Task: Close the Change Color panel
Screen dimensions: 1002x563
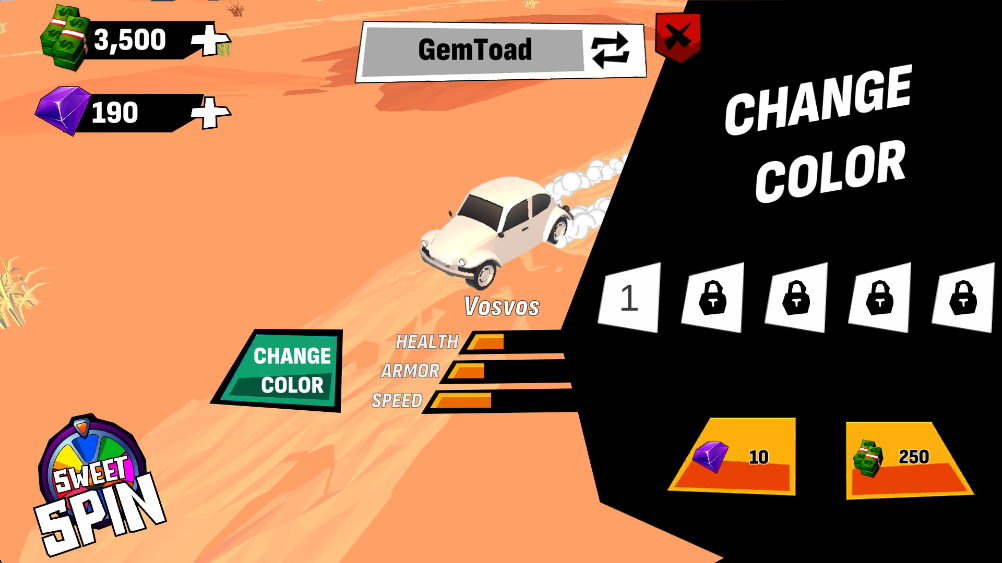Action: pyautogui.click(x=677, y=38)
